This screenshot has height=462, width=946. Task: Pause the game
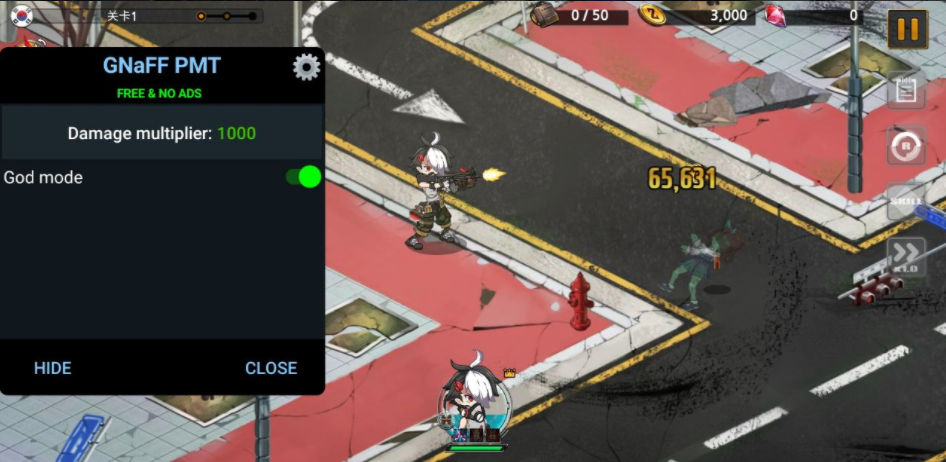click(907, 29)
